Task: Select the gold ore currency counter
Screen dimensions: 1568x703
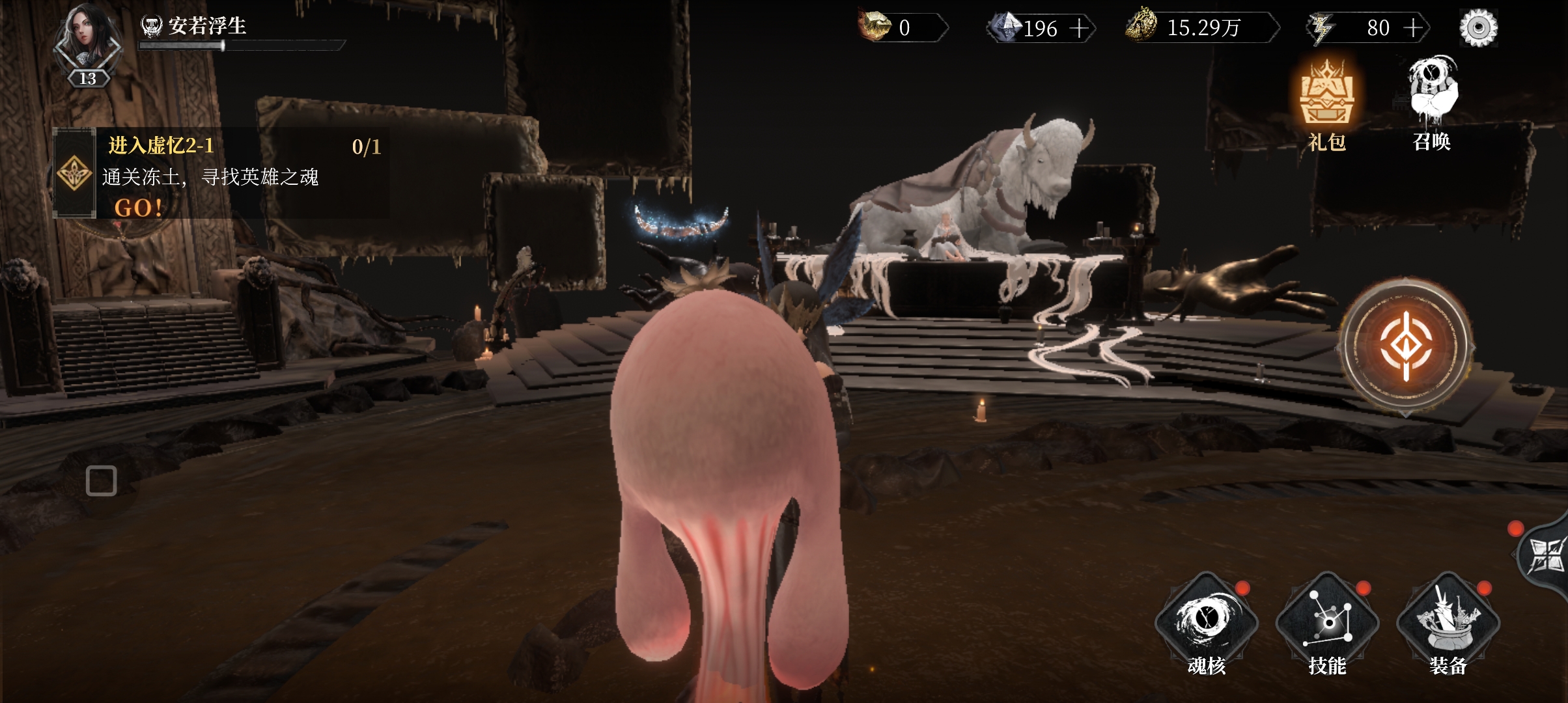Action: tap(902, 27)
